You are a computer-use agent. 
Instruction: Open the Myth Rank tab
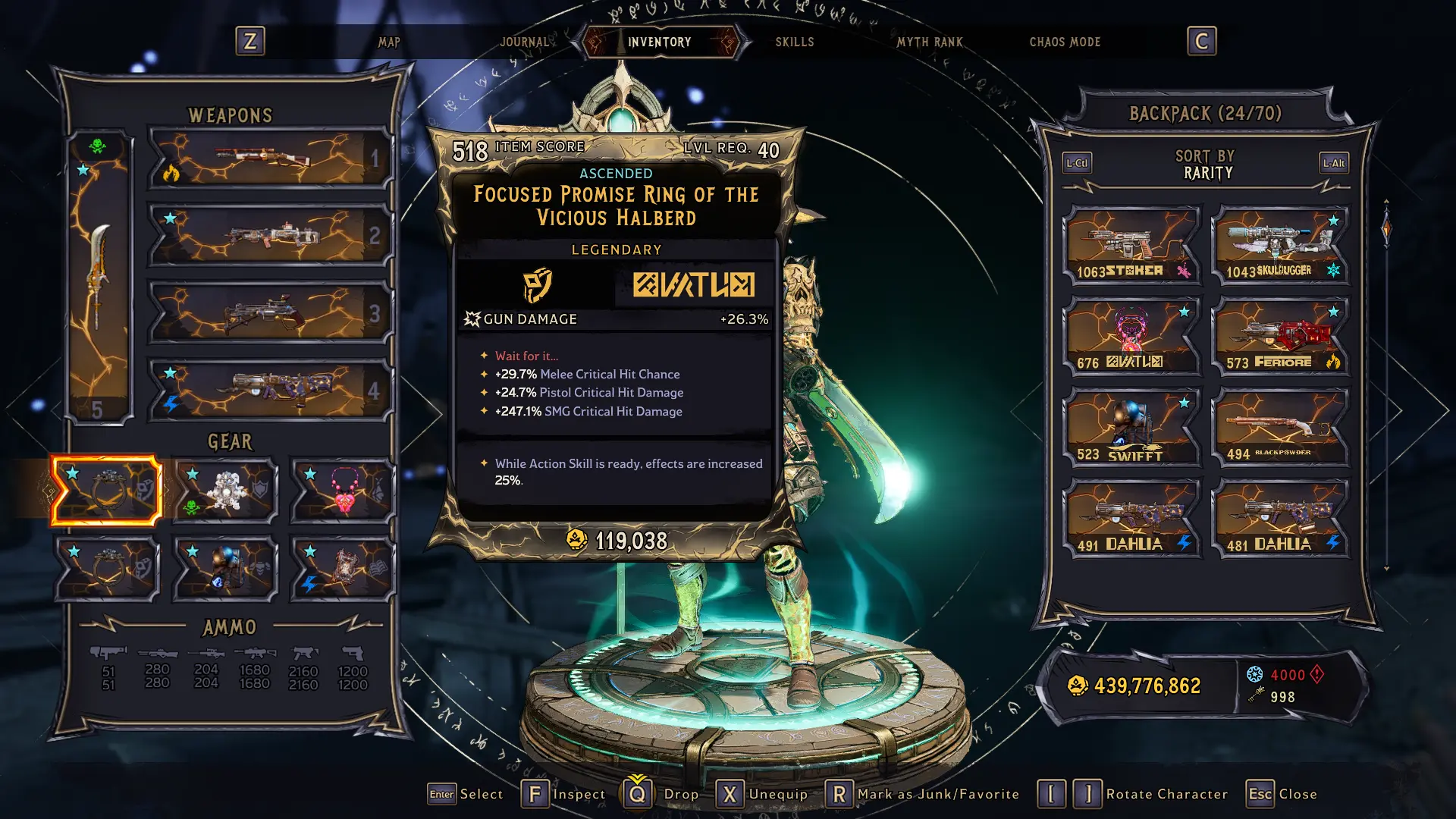pyautogui.click(x=929, y=42)
